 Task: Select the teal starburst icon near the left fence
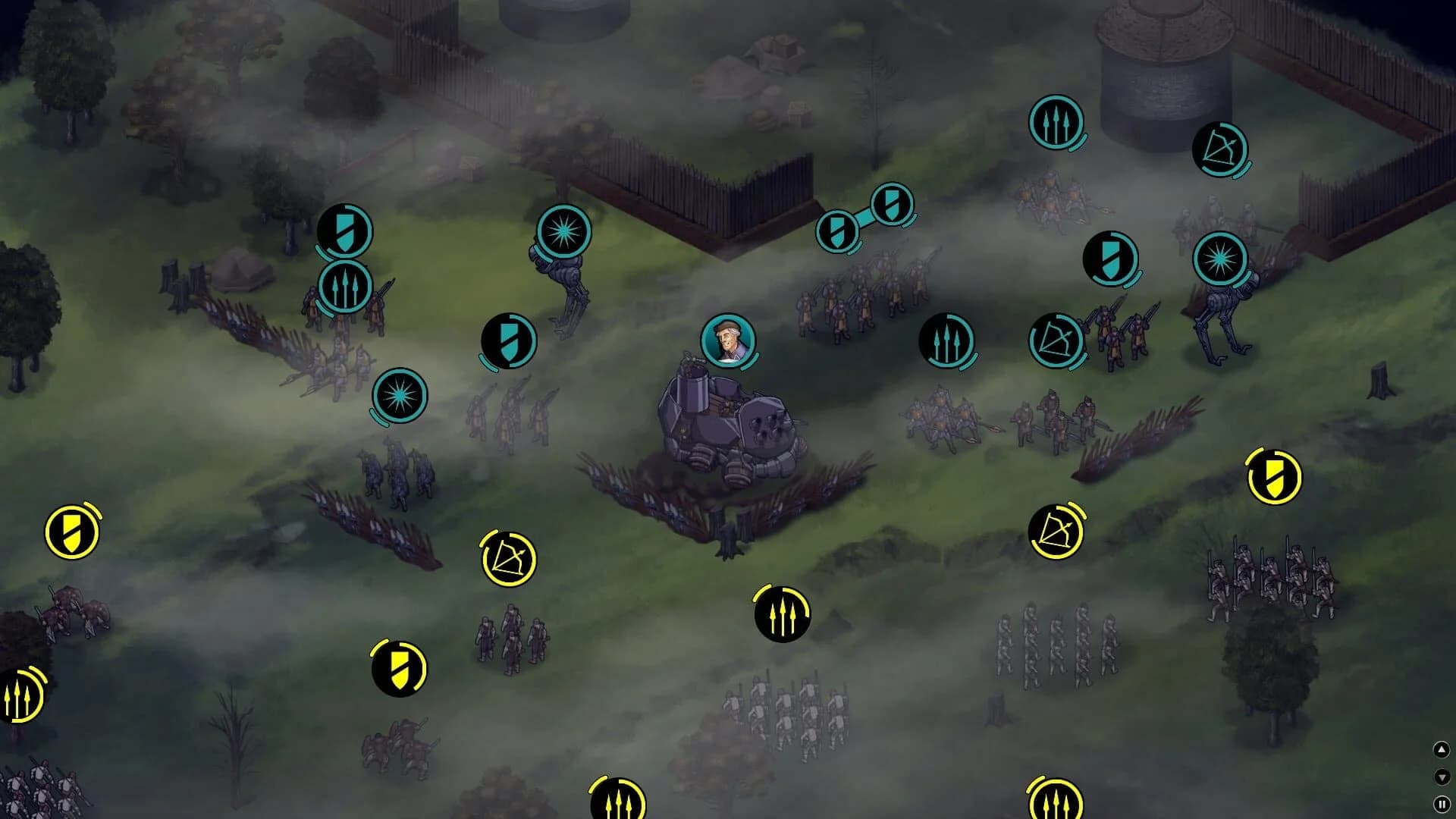tap(398, 395)
